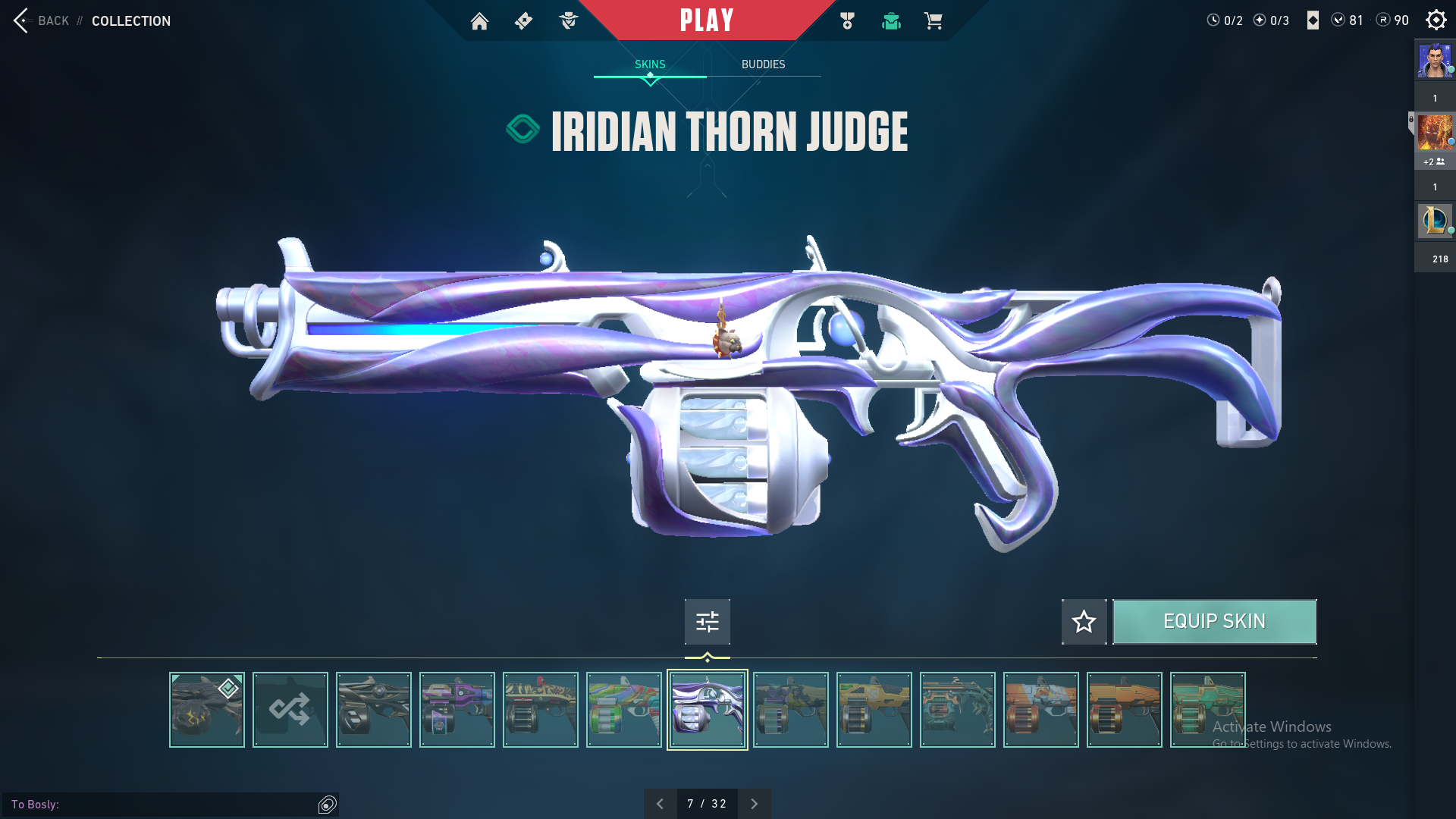Open the store shopping cart
The image size is (1456, 819).
point(933,21)
